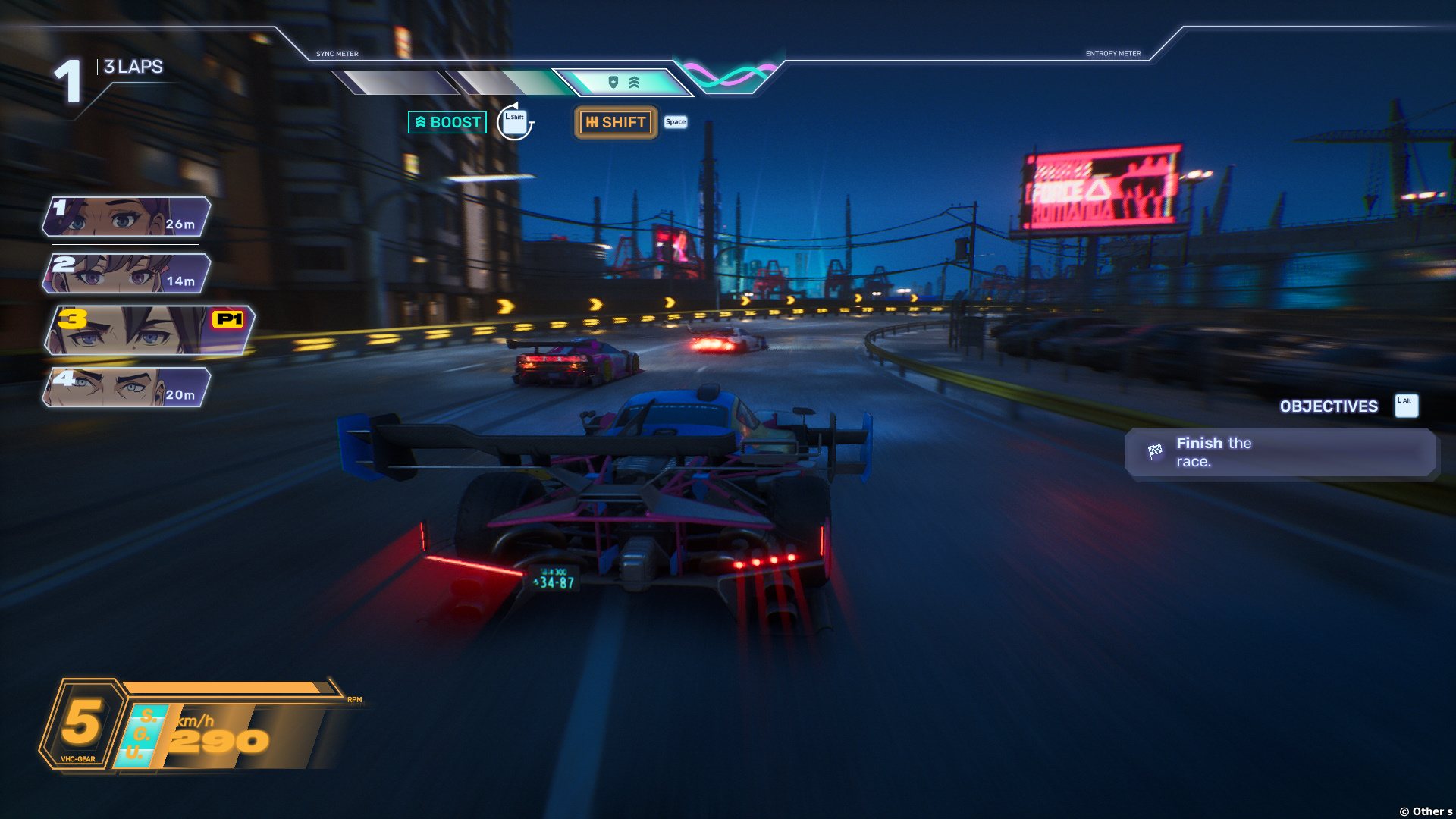Viewport: 1456px width, 819px height.
Task: Trigger the SHIFT ability label
Action: [x=616, y=122]
